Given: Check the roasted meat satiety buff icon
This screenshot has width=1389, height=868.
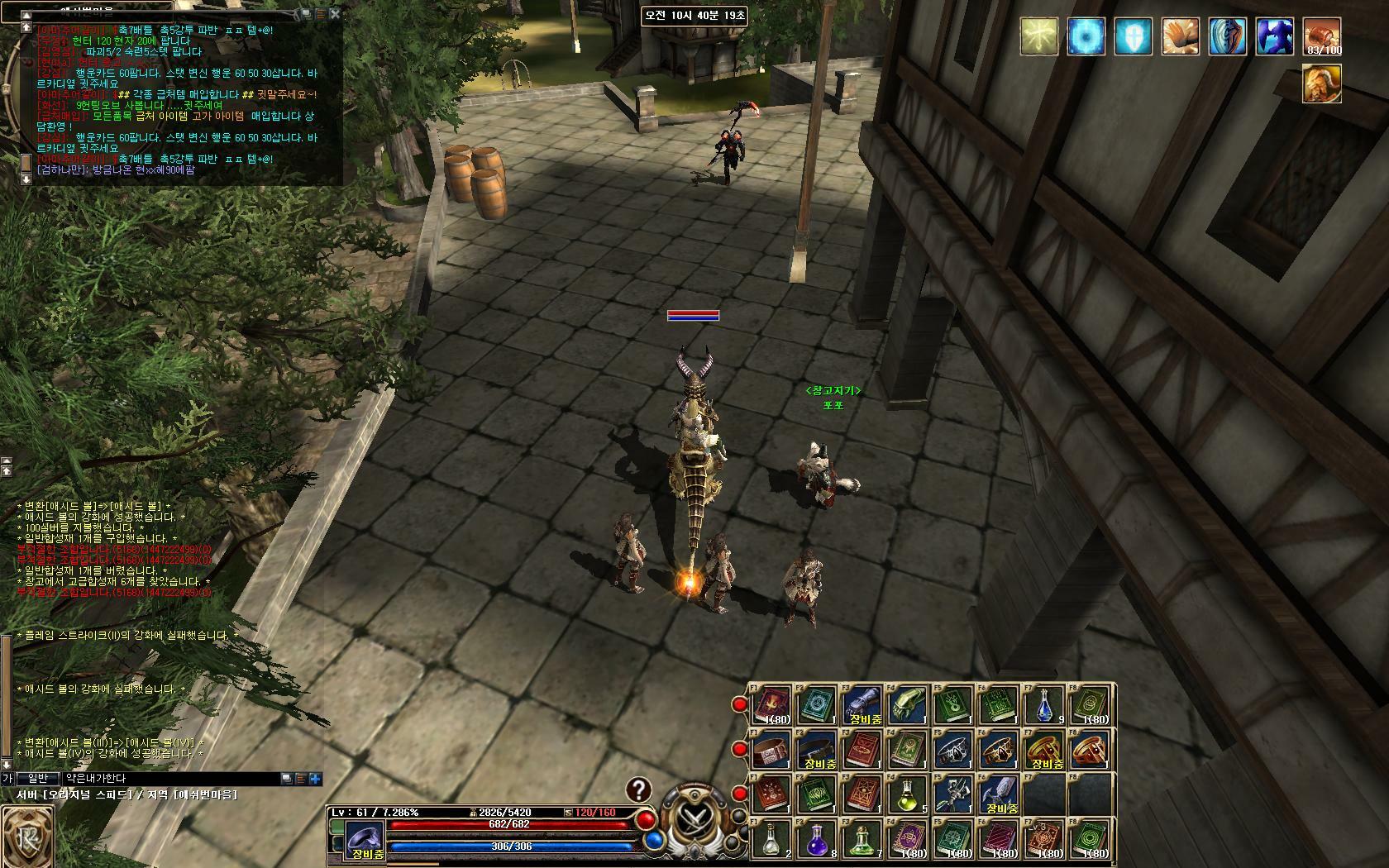Looking at the screenshot, I should click(1322, 38).
